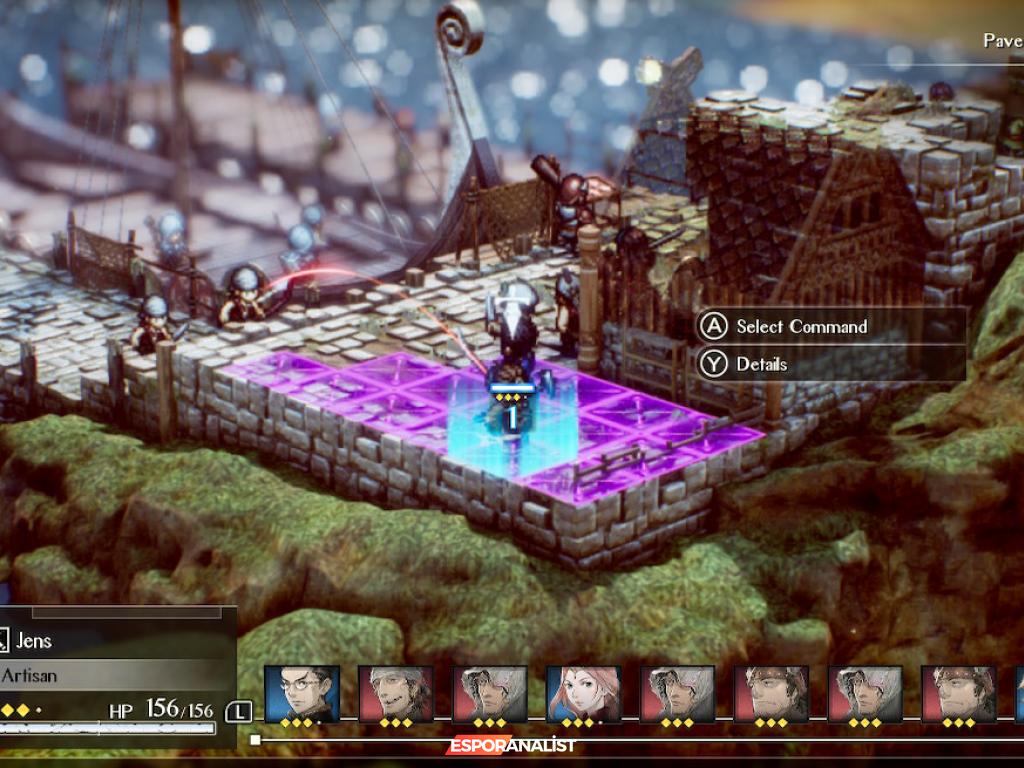Select Jens' glasses portrait in turn order
This screenshot has height=768, width=1024.
301,694
